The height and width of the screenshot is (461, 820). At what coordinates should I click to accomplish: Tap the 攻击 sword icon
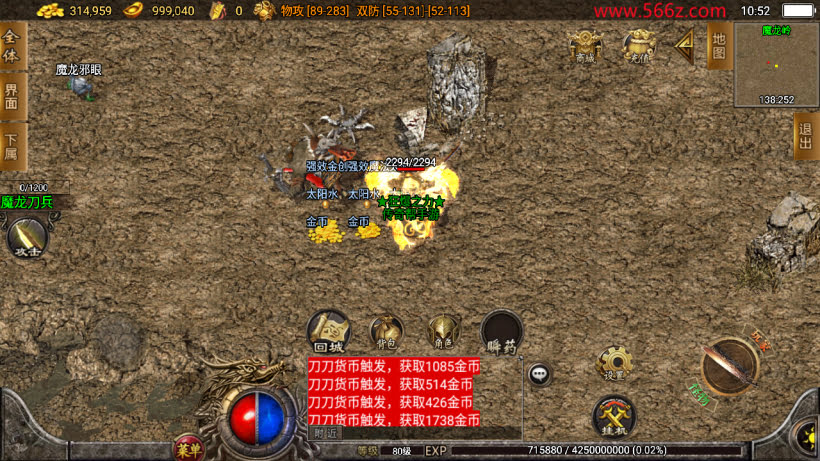click(x=27, y=237)
